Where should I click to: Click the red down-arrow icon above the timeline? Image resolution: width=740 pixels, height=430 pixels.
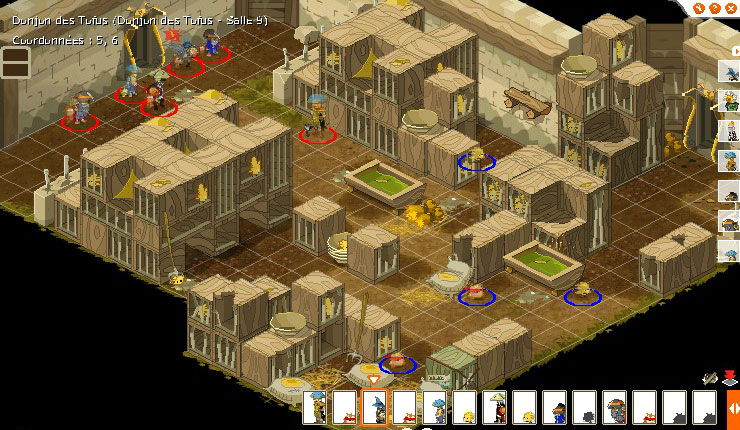pos(730,379)
